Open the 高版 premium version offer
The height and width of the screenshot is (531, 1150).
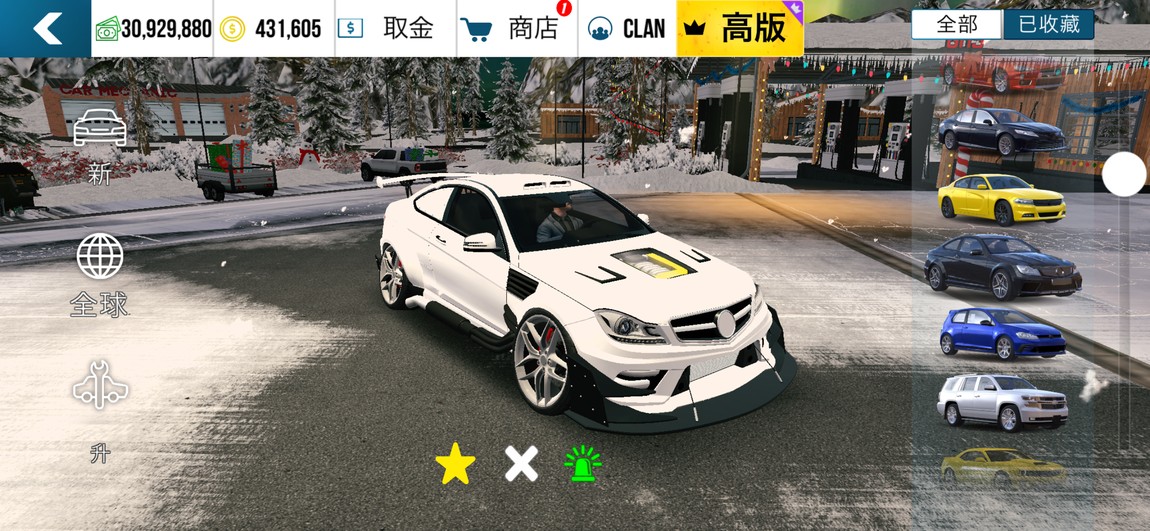tap(740, 28)
